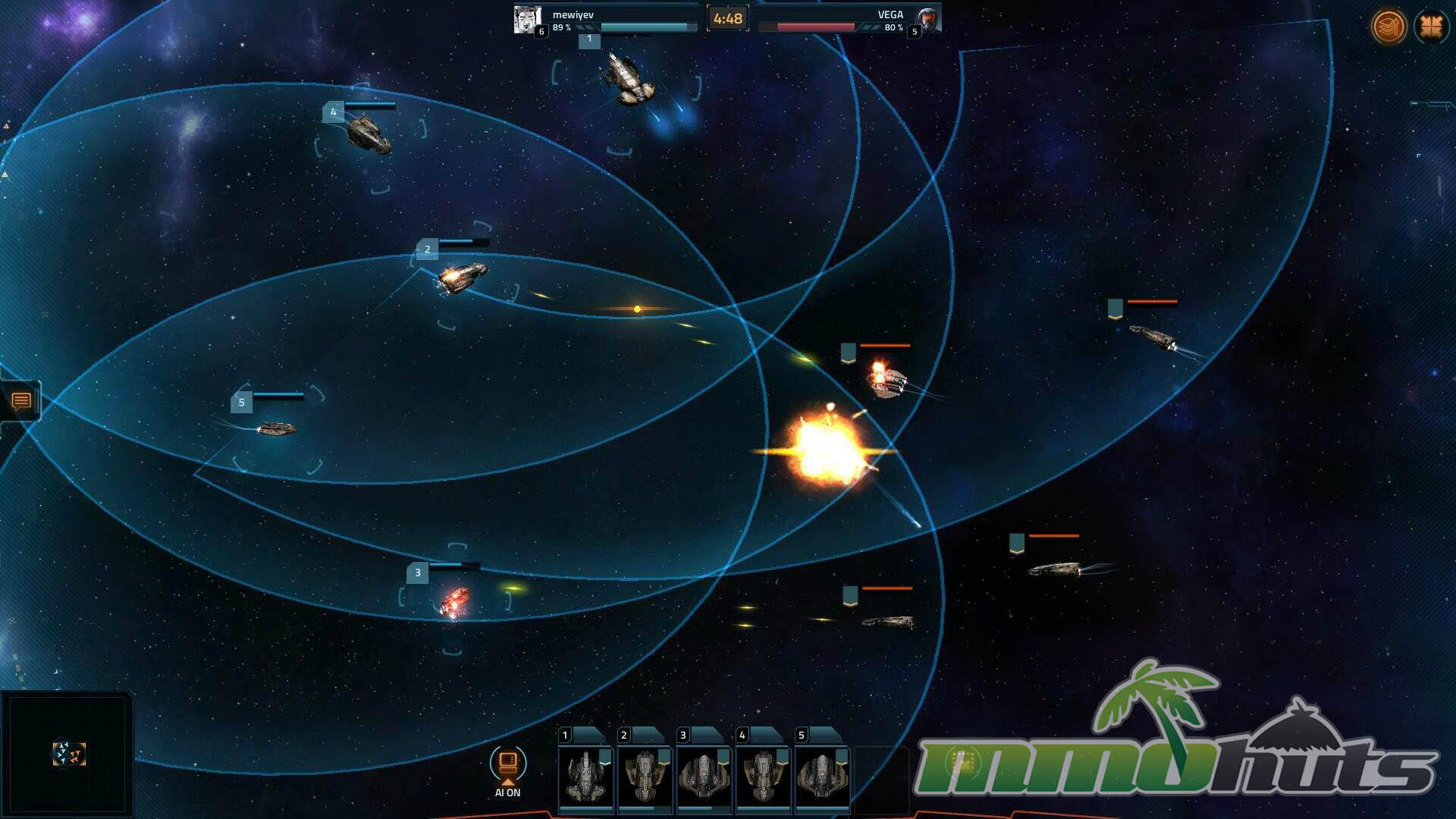The width and height of the screenshot is (1456, 819).
Task: Toggle the AI ON autopilot button
Action: (507, 766)
